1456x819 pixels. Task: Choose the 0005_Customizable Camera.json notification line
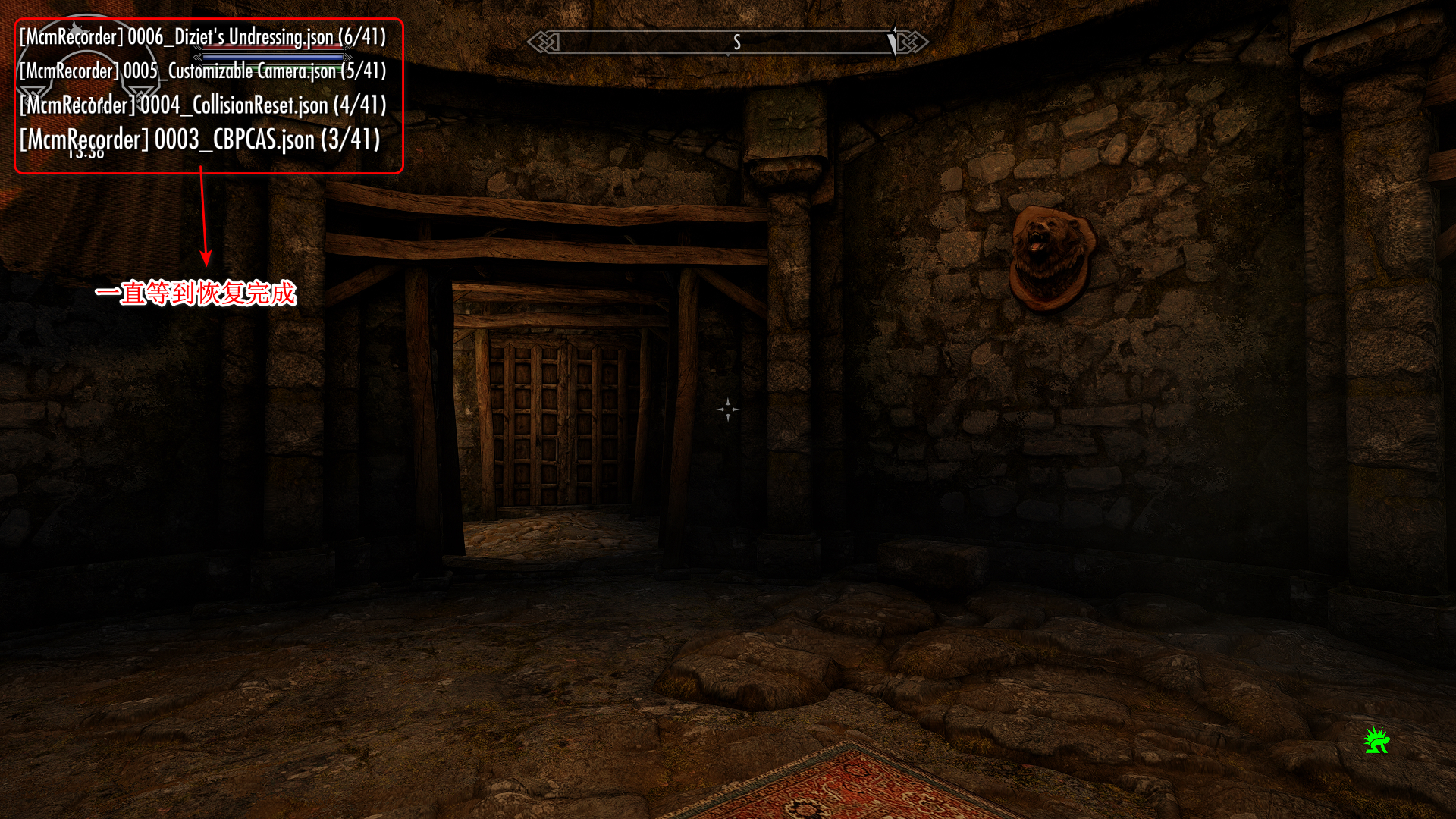(x=202, y=71)
